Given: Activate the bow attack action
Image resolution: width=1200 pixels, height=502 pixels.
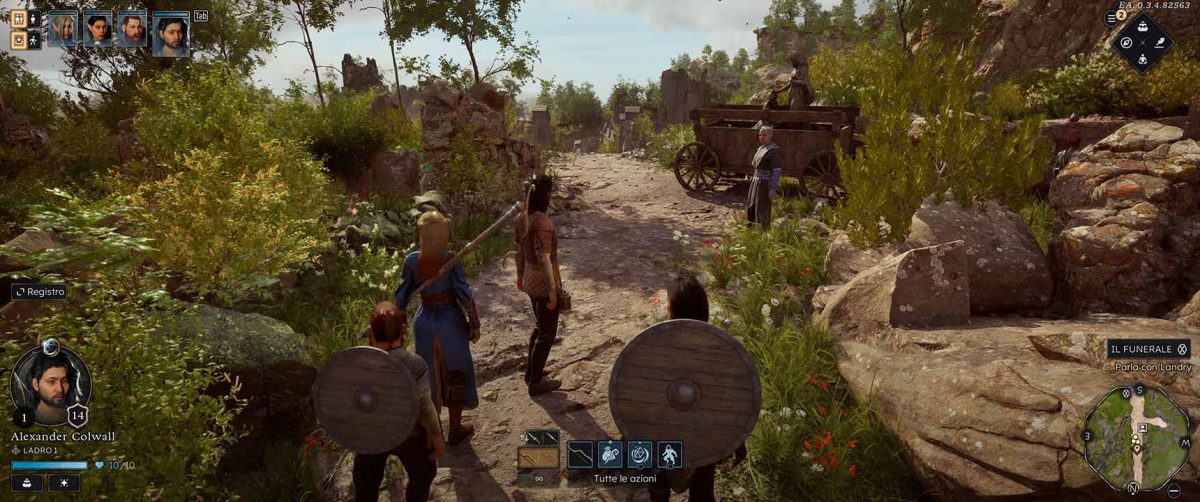Looking at the screenshot, I should click(580, 456).
